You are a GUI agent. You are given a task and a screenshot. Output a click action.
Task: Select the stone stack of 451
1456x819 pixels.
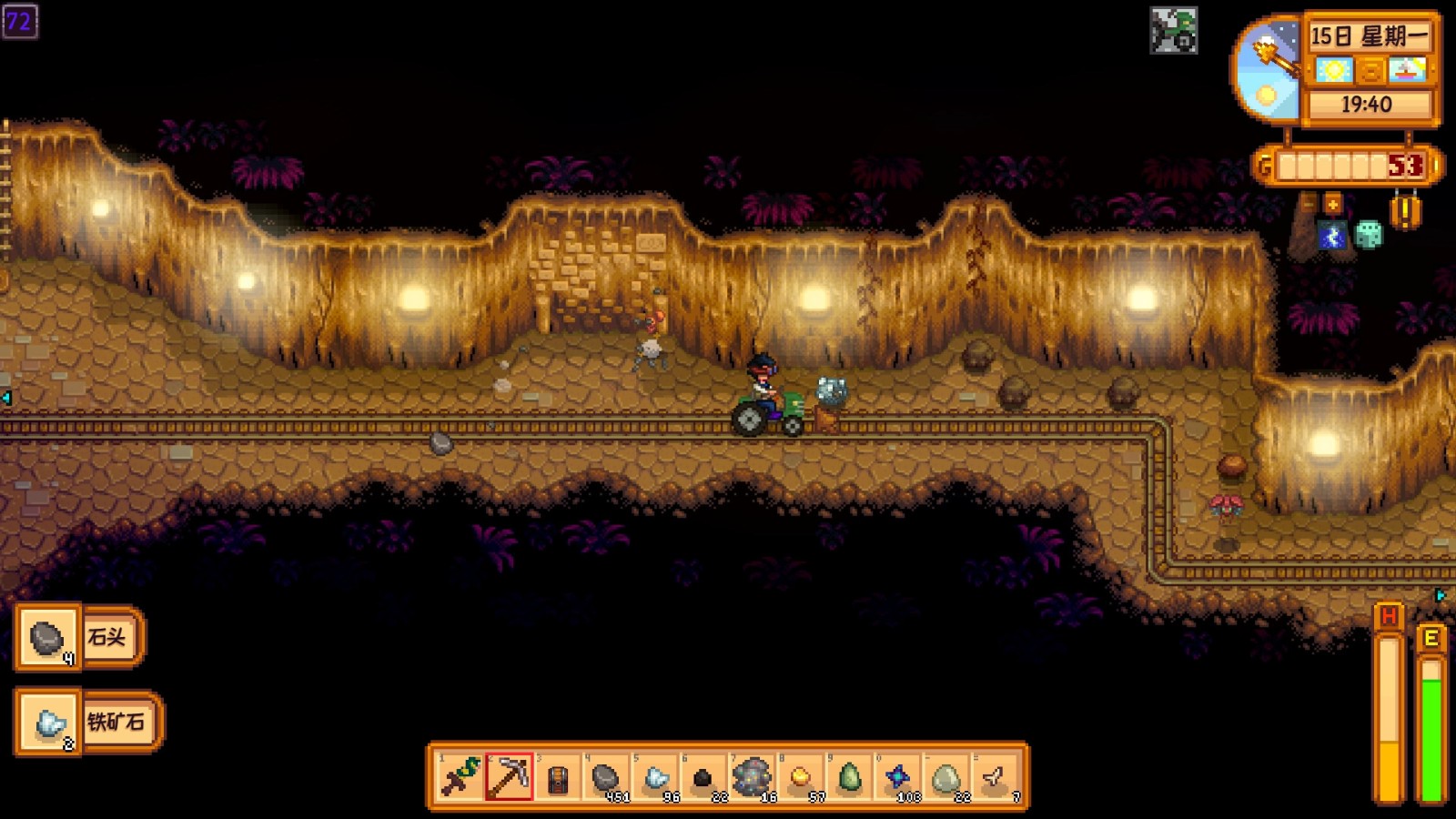pos(606,778)
